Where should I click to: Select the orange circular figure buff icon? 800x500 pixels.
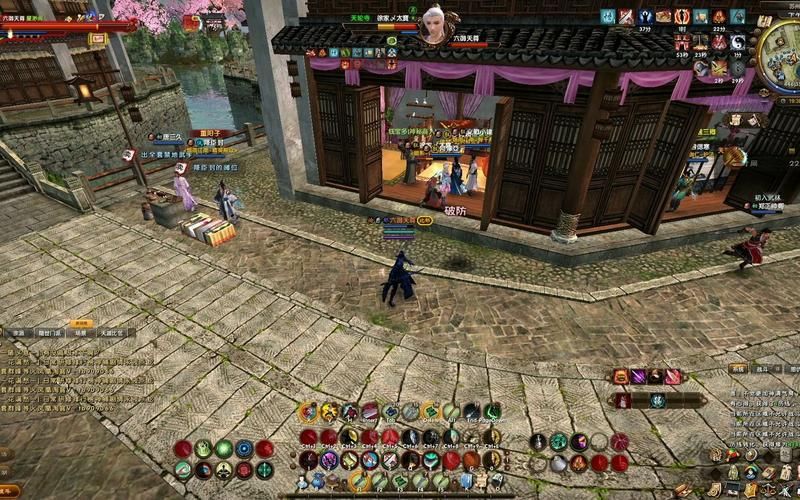(x=682, y=16)
